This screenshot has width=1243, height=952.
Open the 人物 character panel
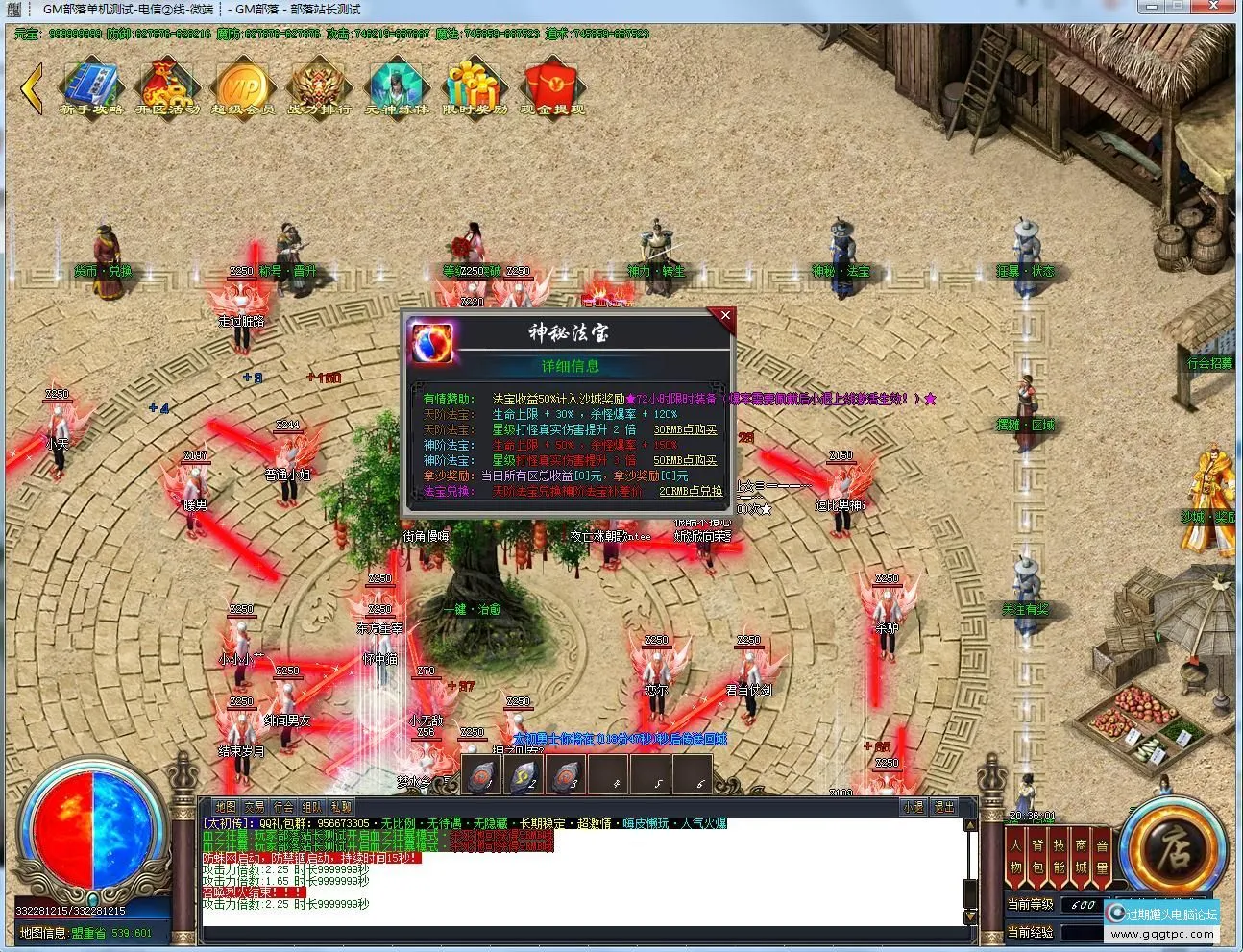pyautogui.click(x=1015, y=856)
